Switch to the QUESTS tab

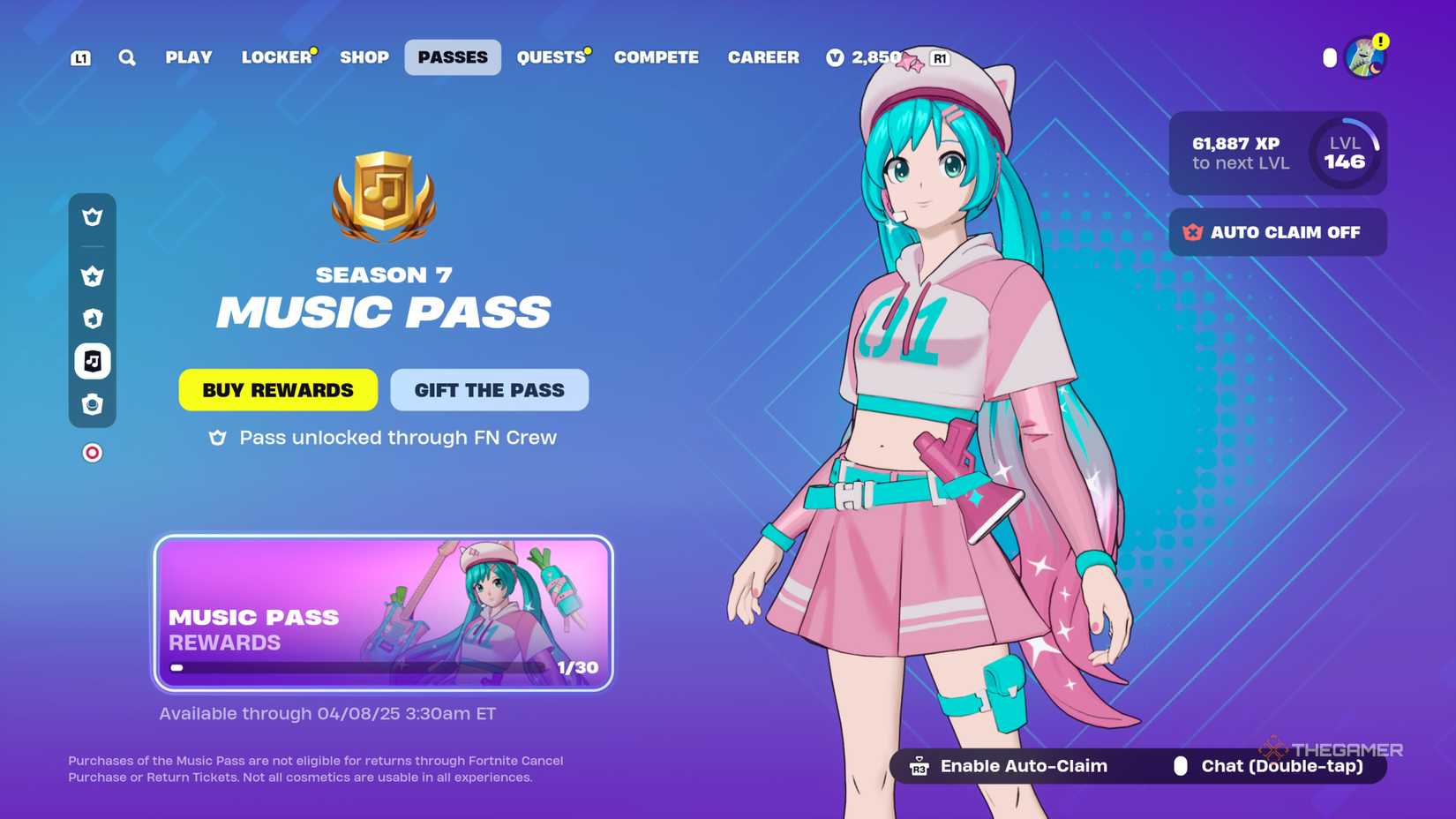[x=552, y=57]
